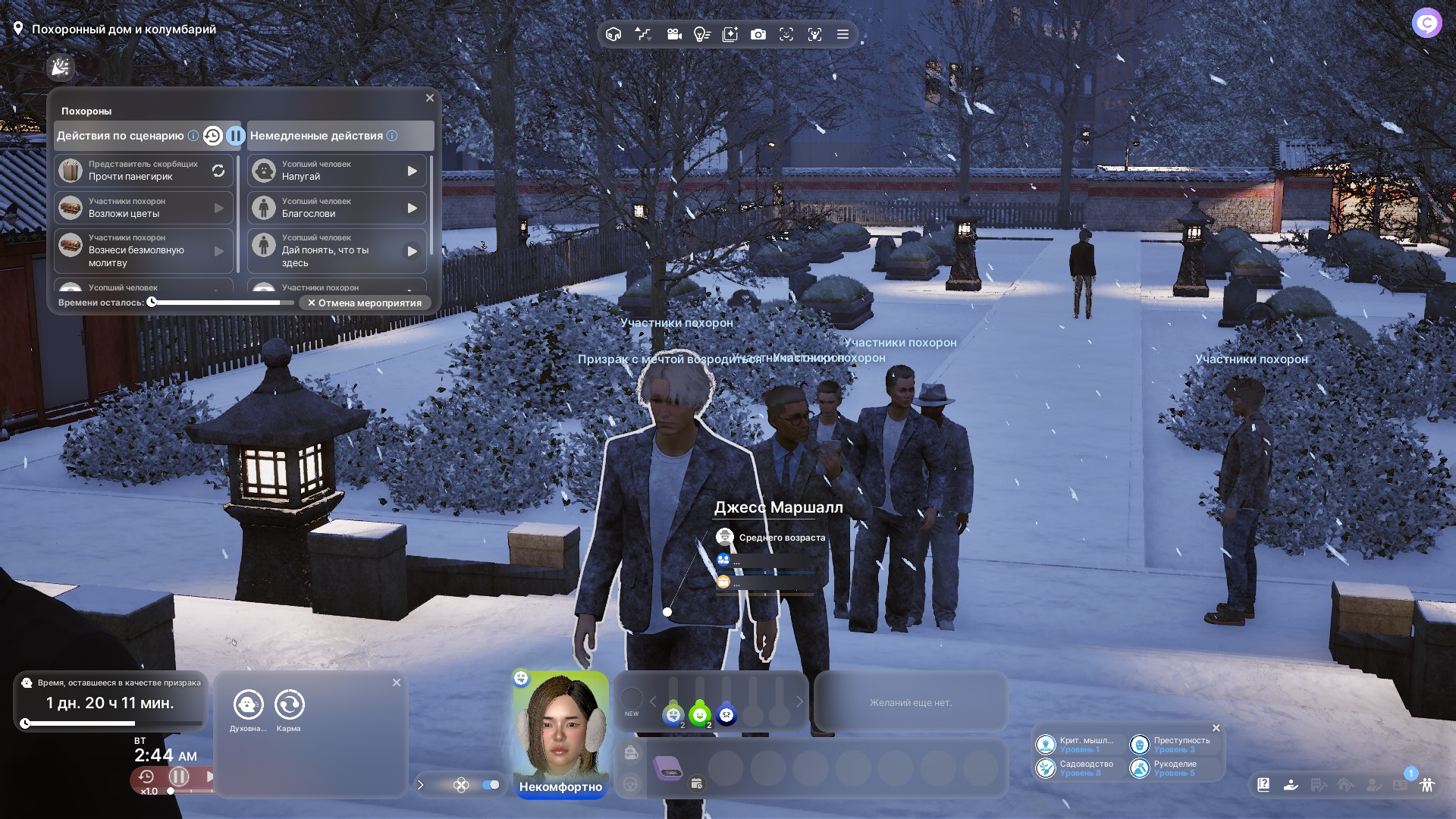Change floor with the stairs icon
The height and width of the screenshot is (819, 1456).
(x=643, y=34)
